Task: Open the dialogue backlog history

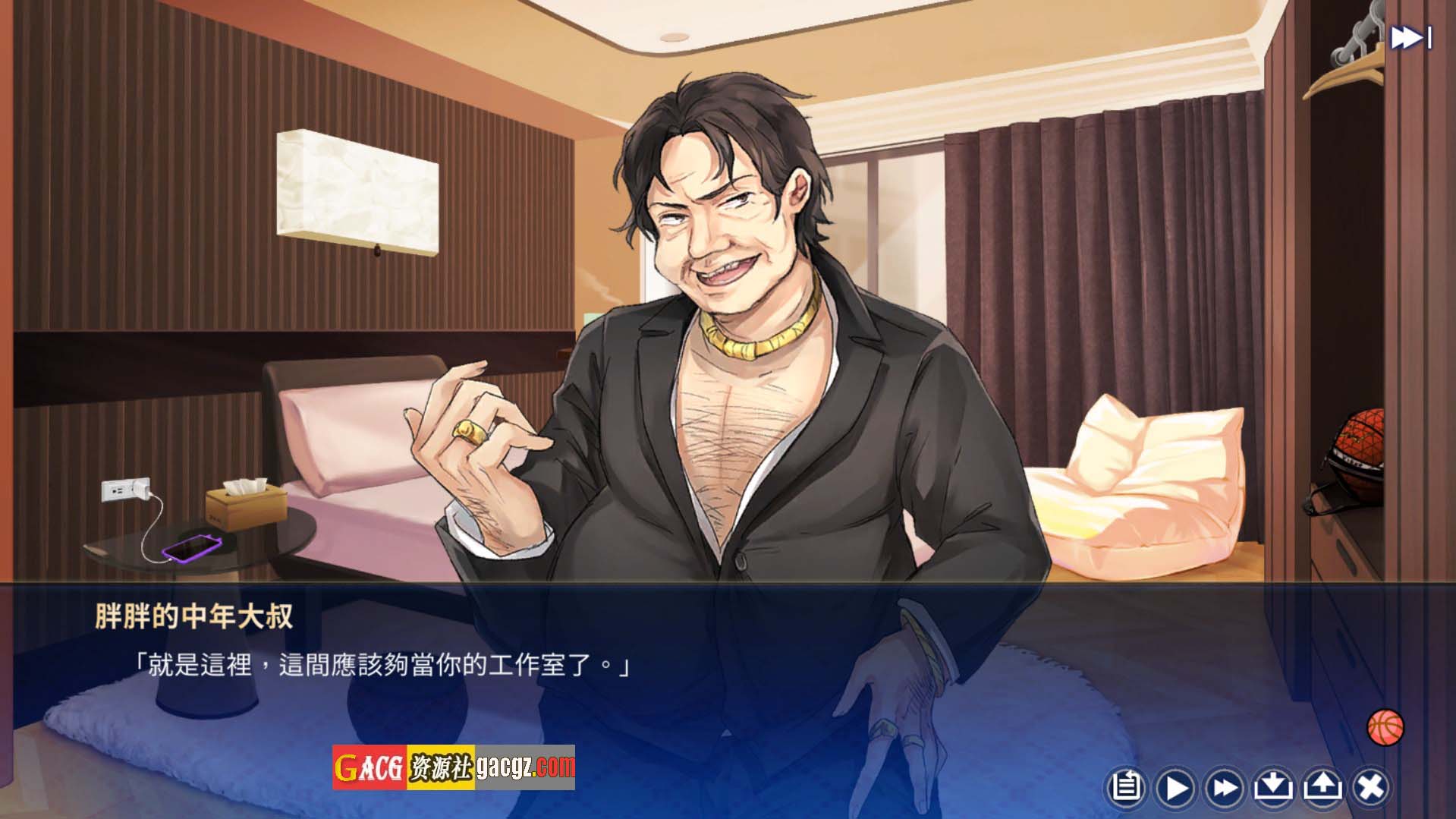Action: pos(1126,787)
